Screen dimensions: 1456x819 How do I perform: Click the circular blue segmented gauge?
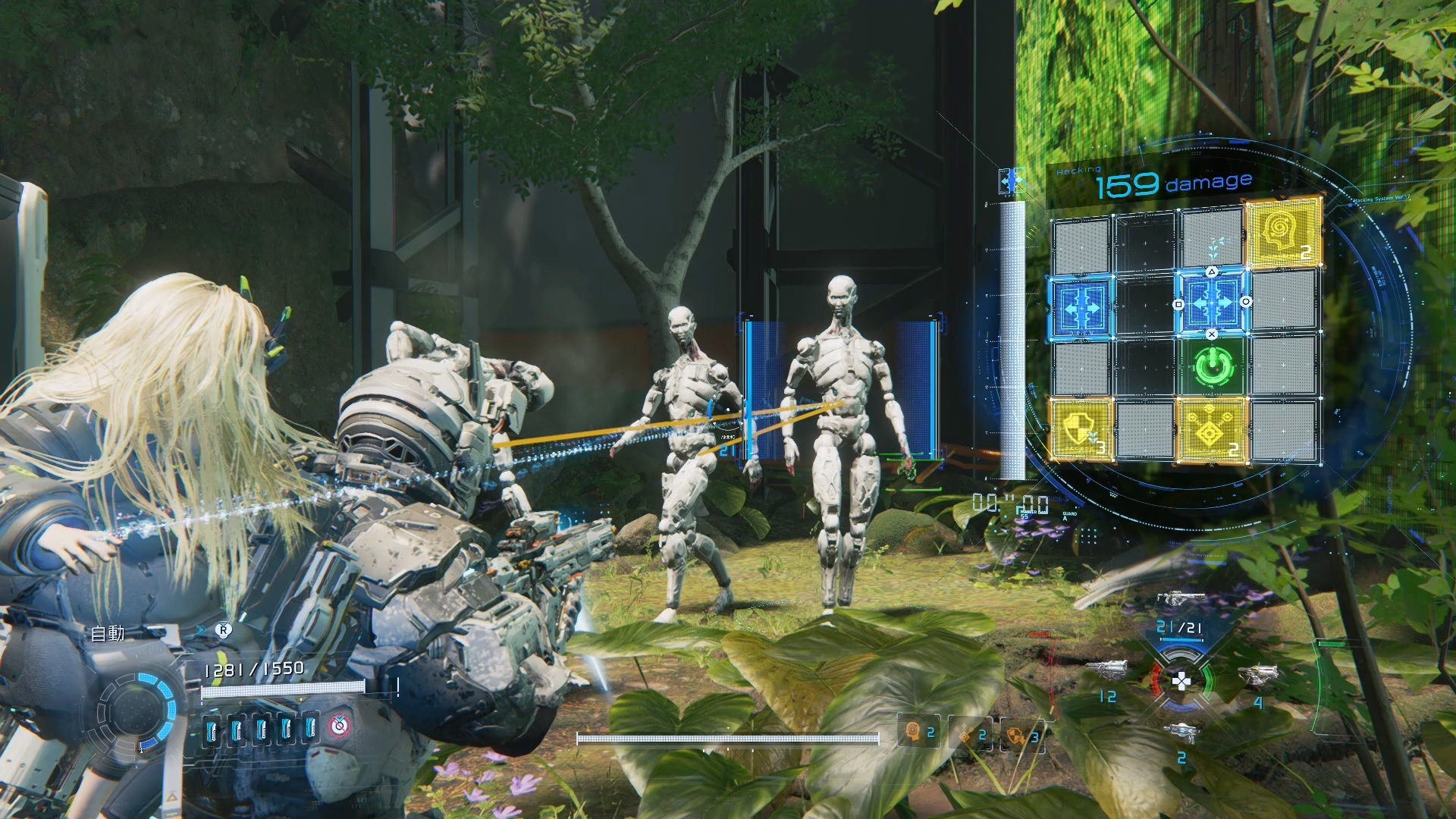pyautogui.click(x=140, y=708)
